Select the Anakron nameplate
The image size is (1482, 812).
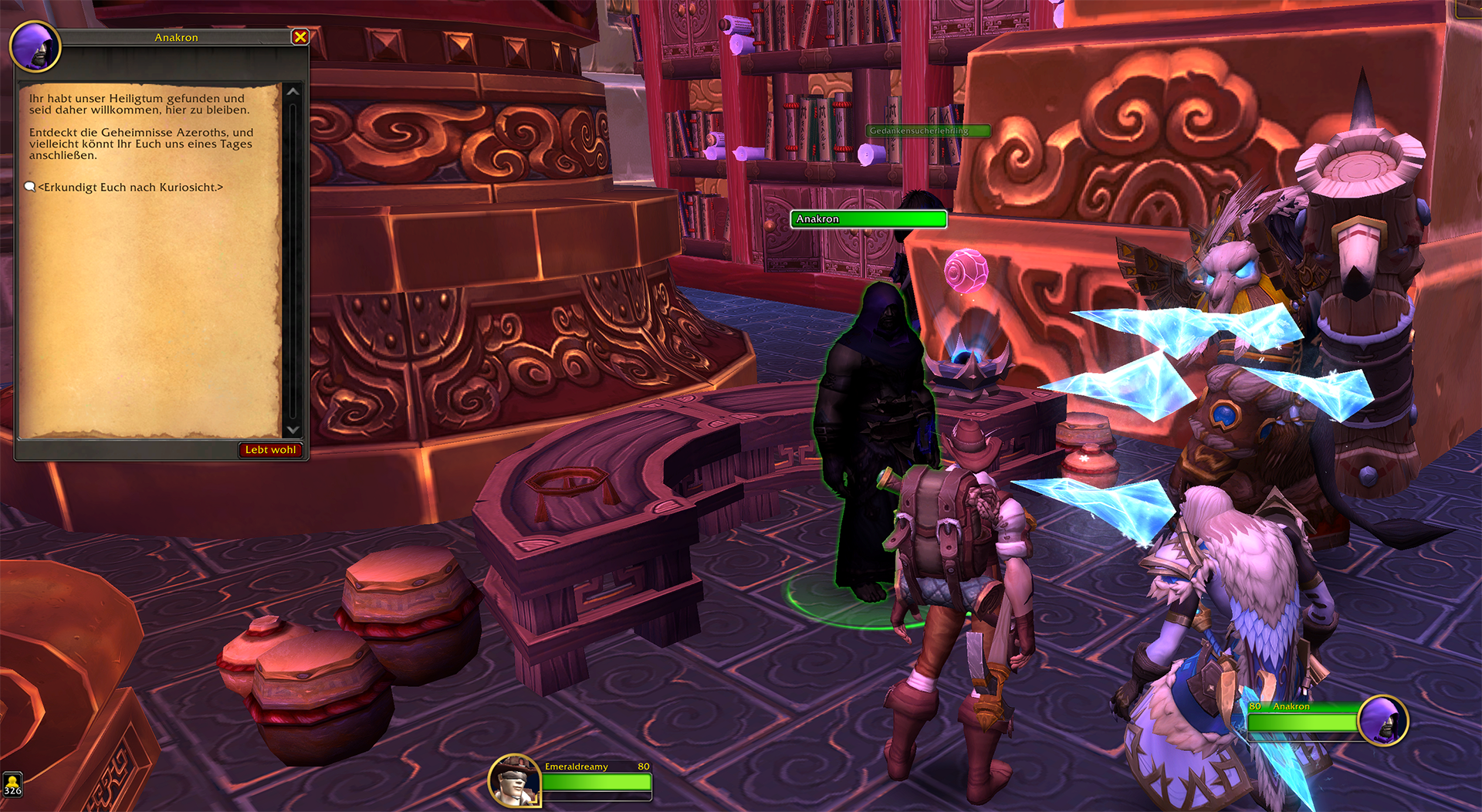click(868, 219)
